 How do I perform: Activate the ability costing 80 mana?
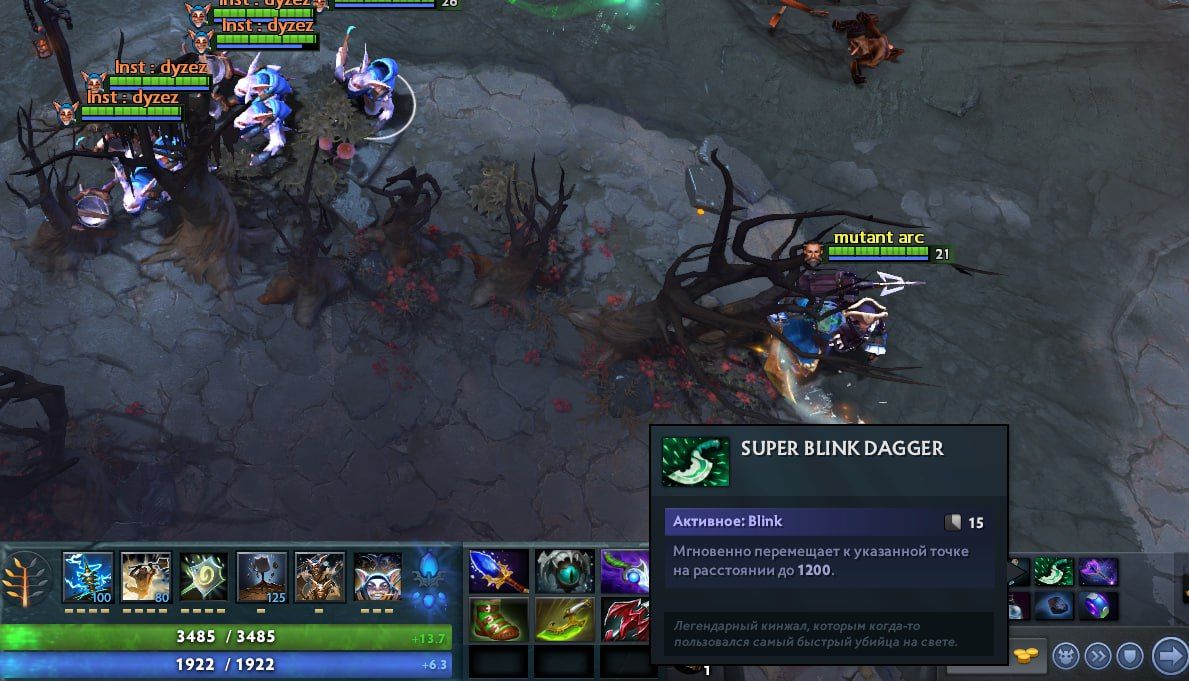pyautogui.click(x=145, y=577)
